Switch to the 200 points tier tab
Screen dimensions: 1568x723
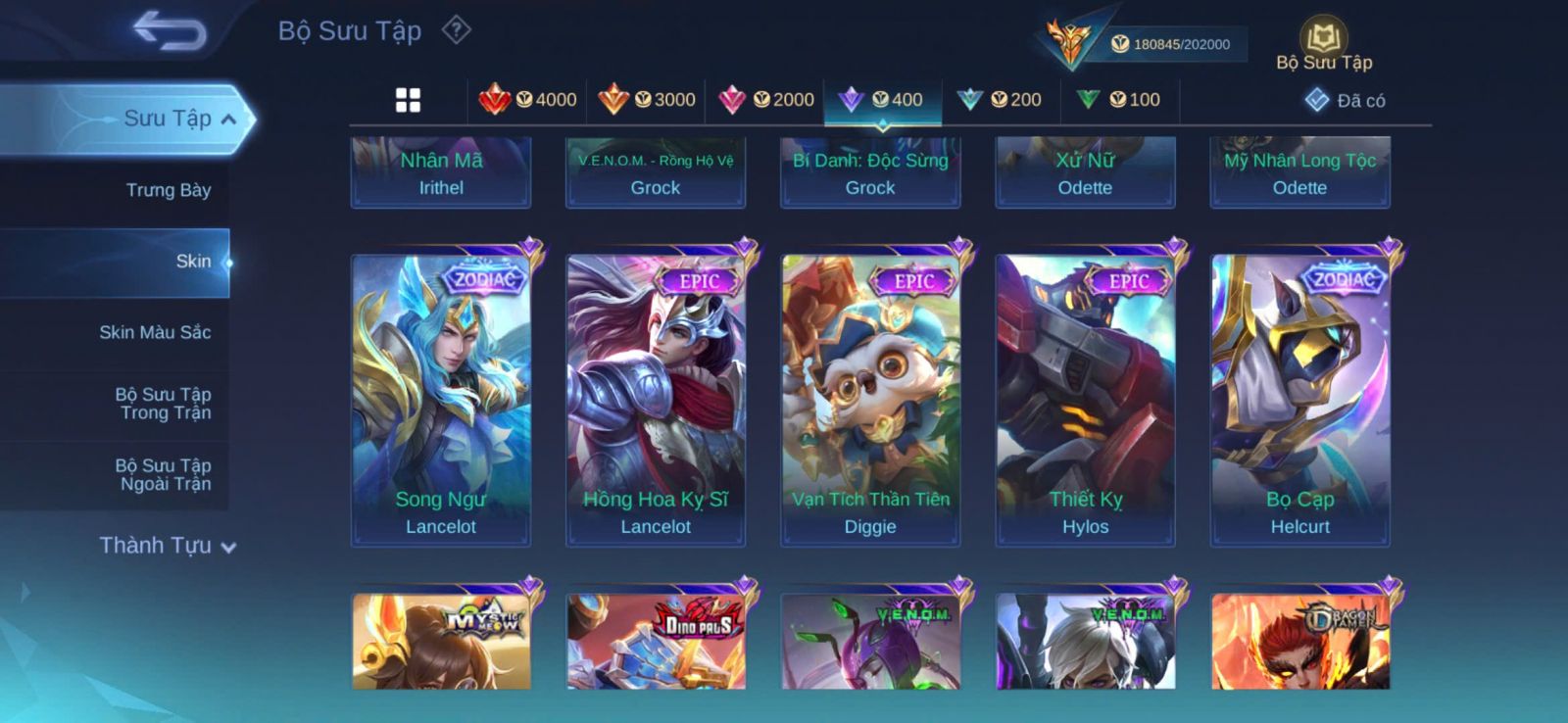point(1001,100)
